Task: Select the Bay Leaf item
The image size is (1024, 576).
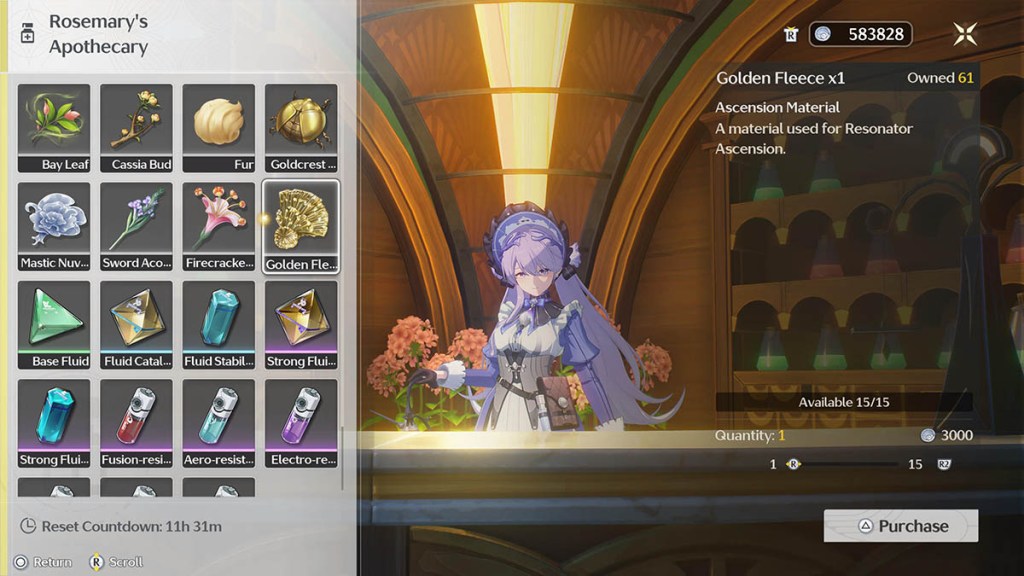Action: tap(54, 127)
